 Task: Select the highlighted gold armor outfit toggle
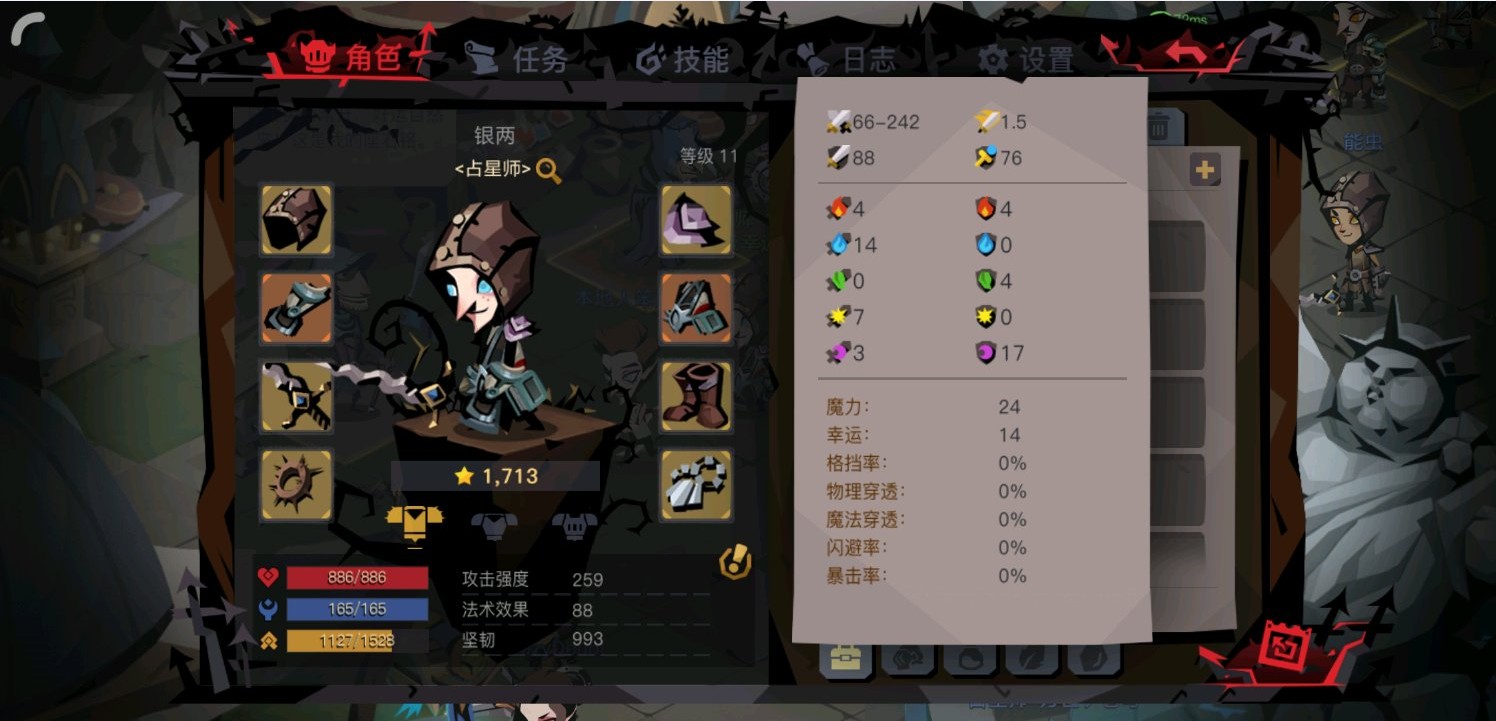tap(413, 521)
